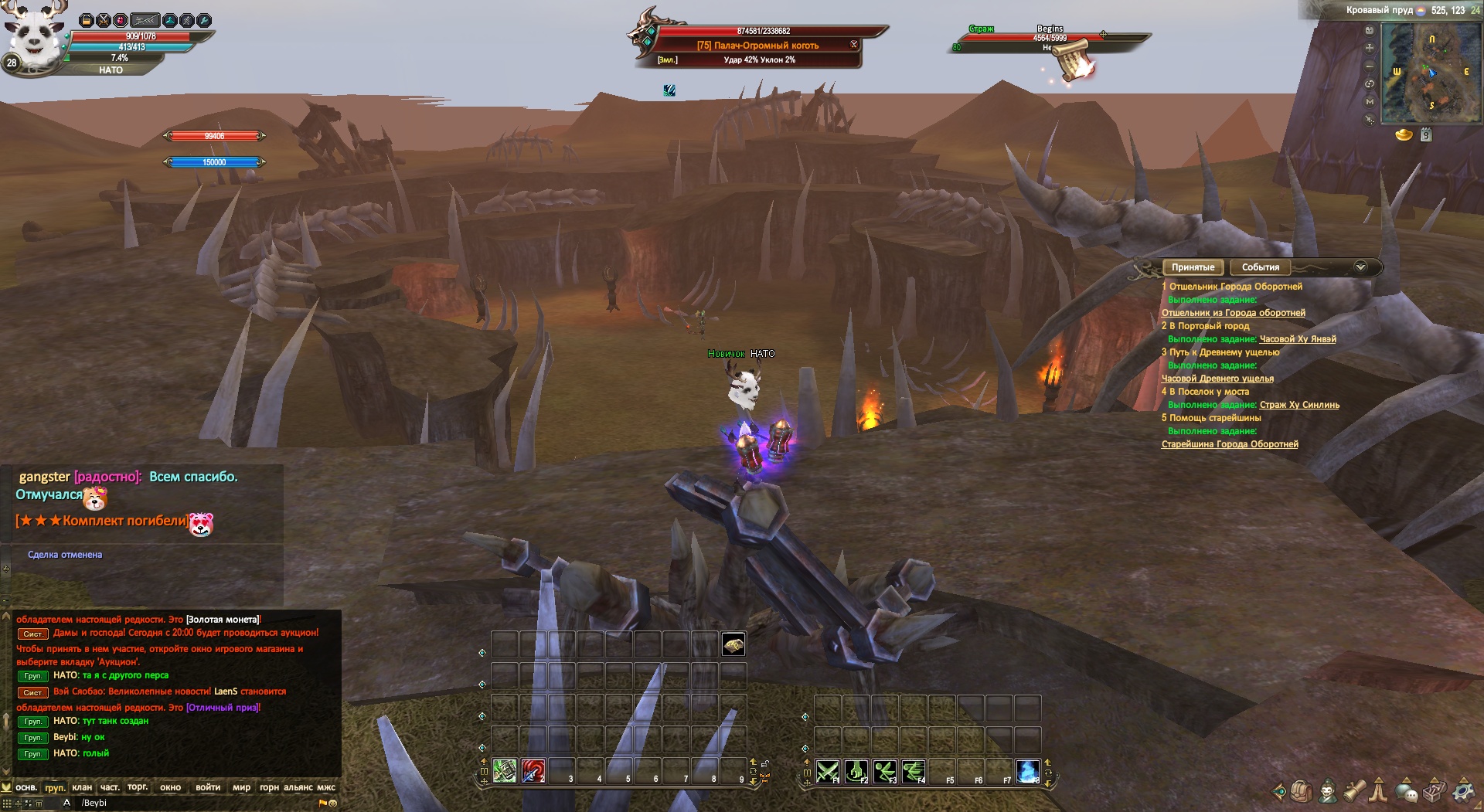1484x812 pixels.
Task: Switch chat to the мир channel
Action: click(x=242, y=787)
